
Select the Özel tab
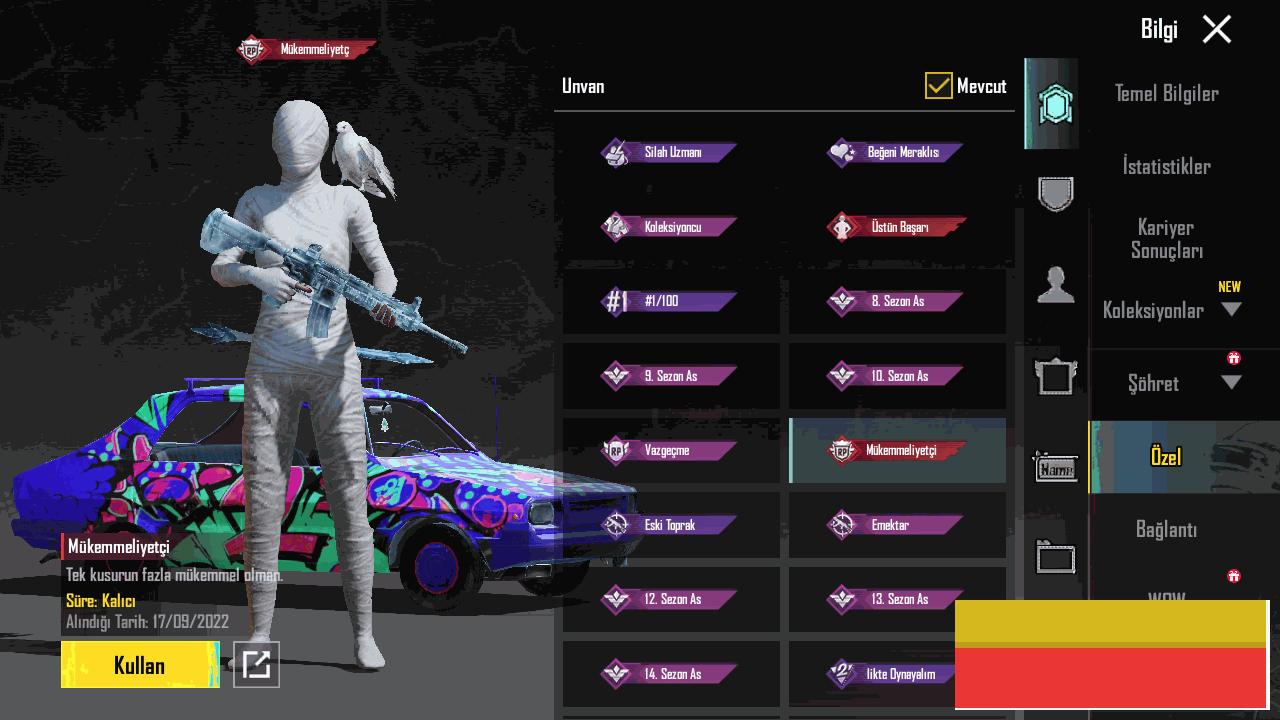(x=1166, y=457)
